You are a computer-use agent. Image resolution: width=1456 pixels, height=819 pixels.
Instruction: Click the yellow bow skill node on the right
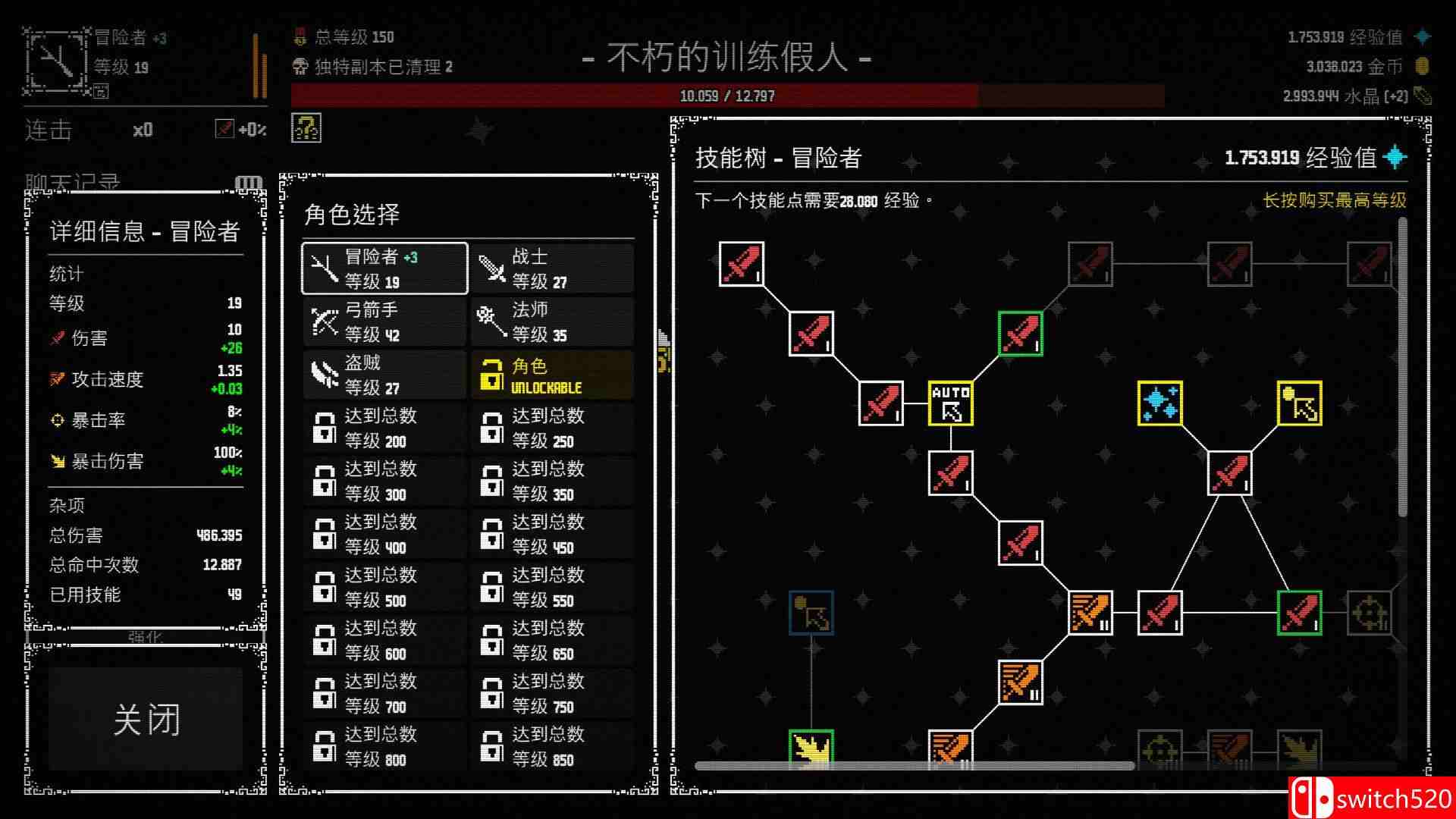point(1298,402)
